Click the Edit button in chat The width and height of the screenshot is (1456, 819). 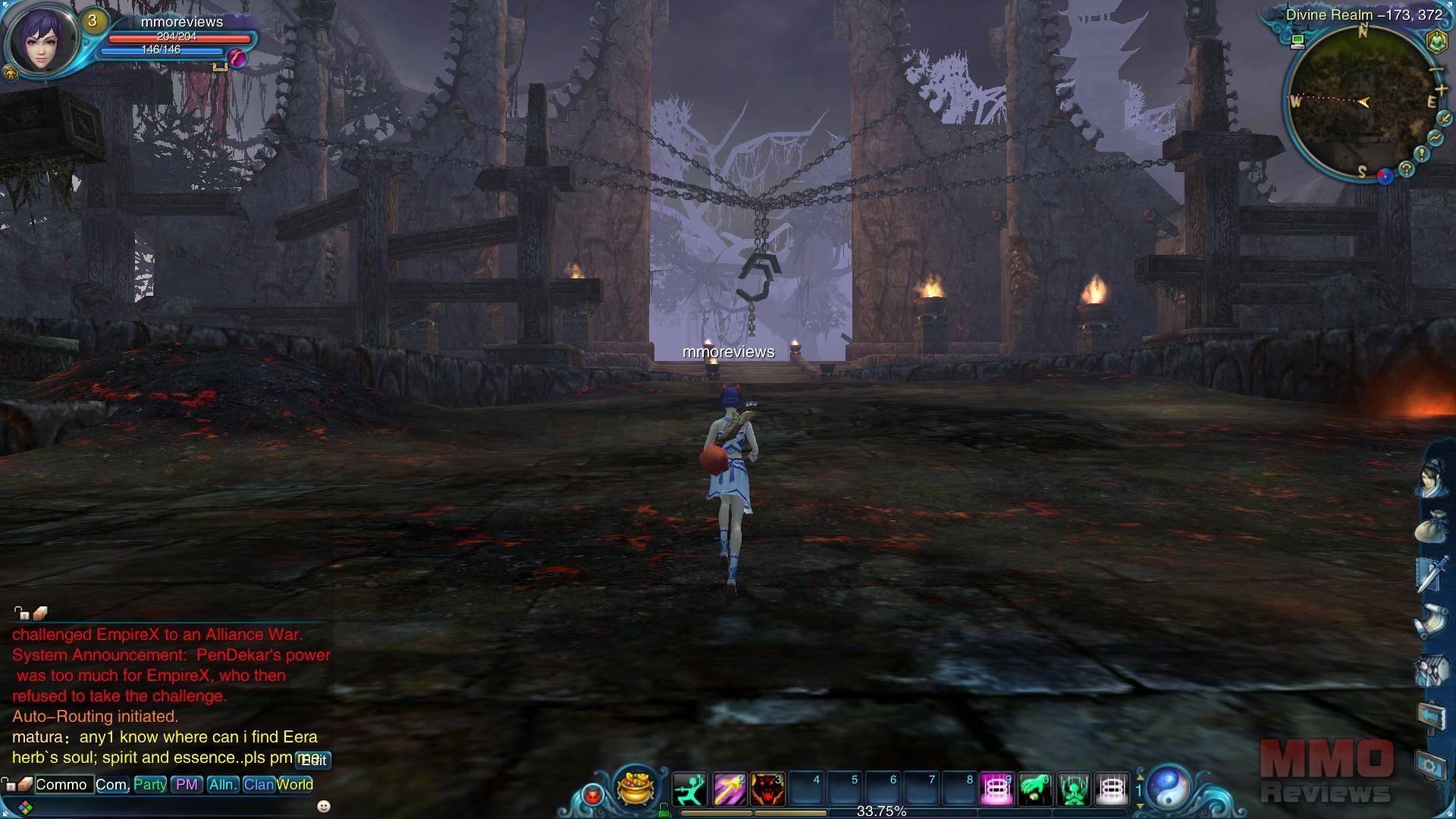(314, 760)
